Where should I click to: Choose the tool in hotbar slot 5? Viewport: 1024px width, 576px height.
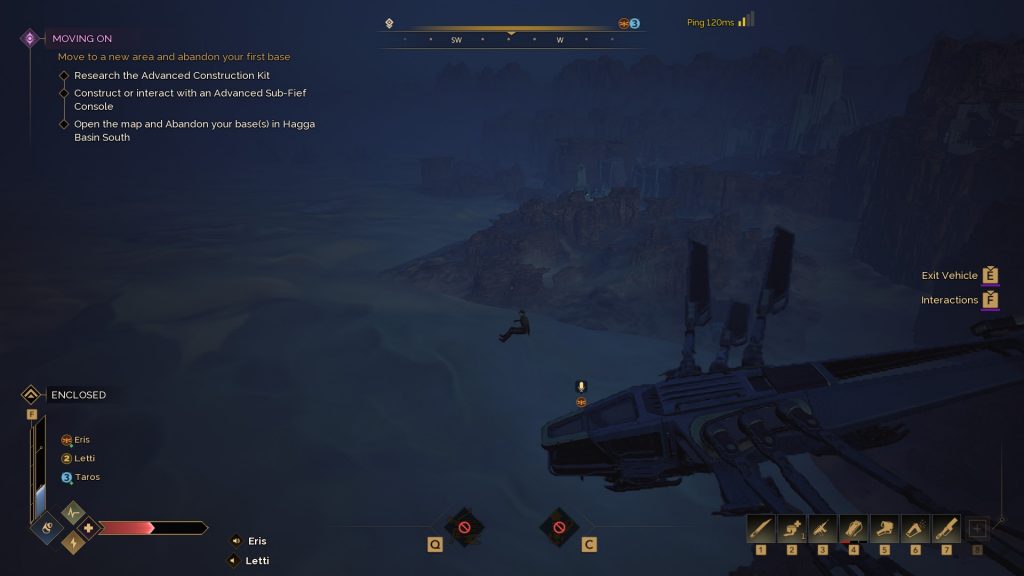tap(885, 528)
